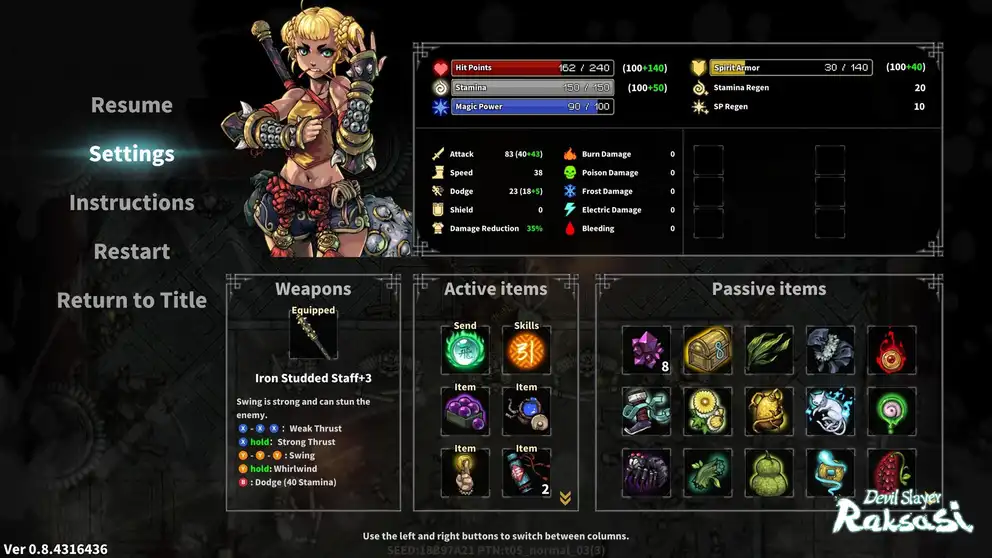Select the blue potion flask item
This screenshot has height=558, width=992.
click(x=526, y=413)
